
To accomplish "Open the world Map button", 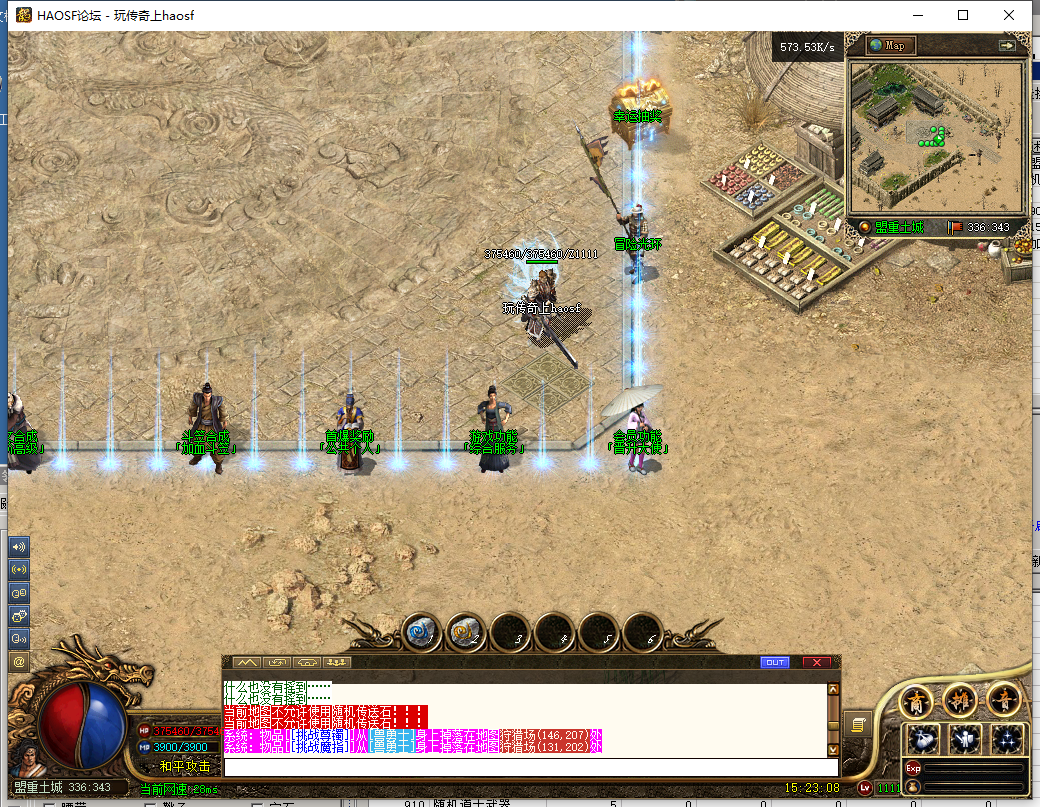I will (x=890, y=45).
